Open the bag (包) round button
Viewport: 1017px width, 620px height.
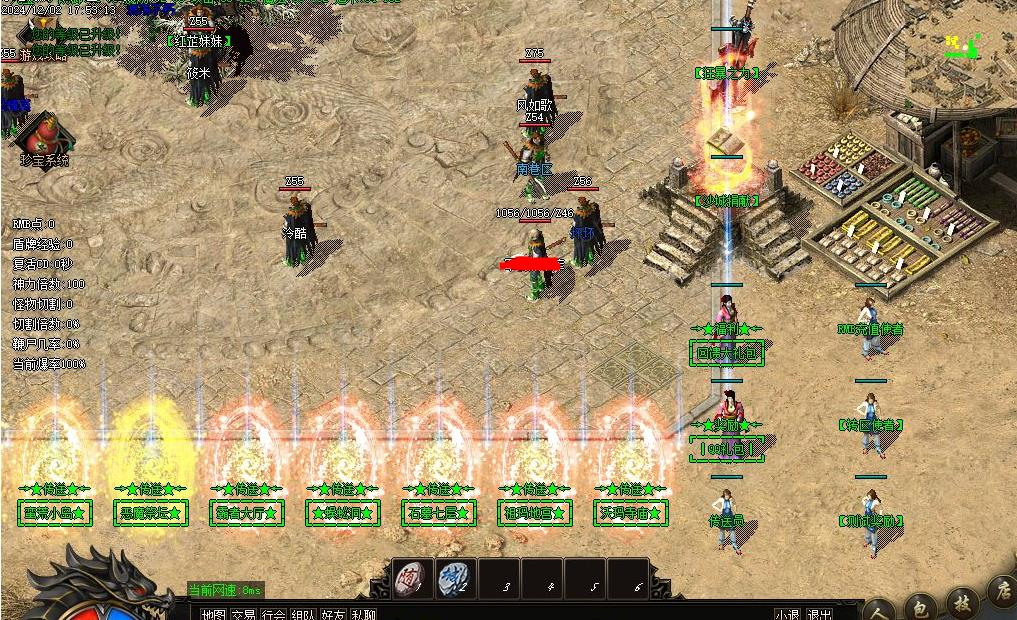(920, 607)
